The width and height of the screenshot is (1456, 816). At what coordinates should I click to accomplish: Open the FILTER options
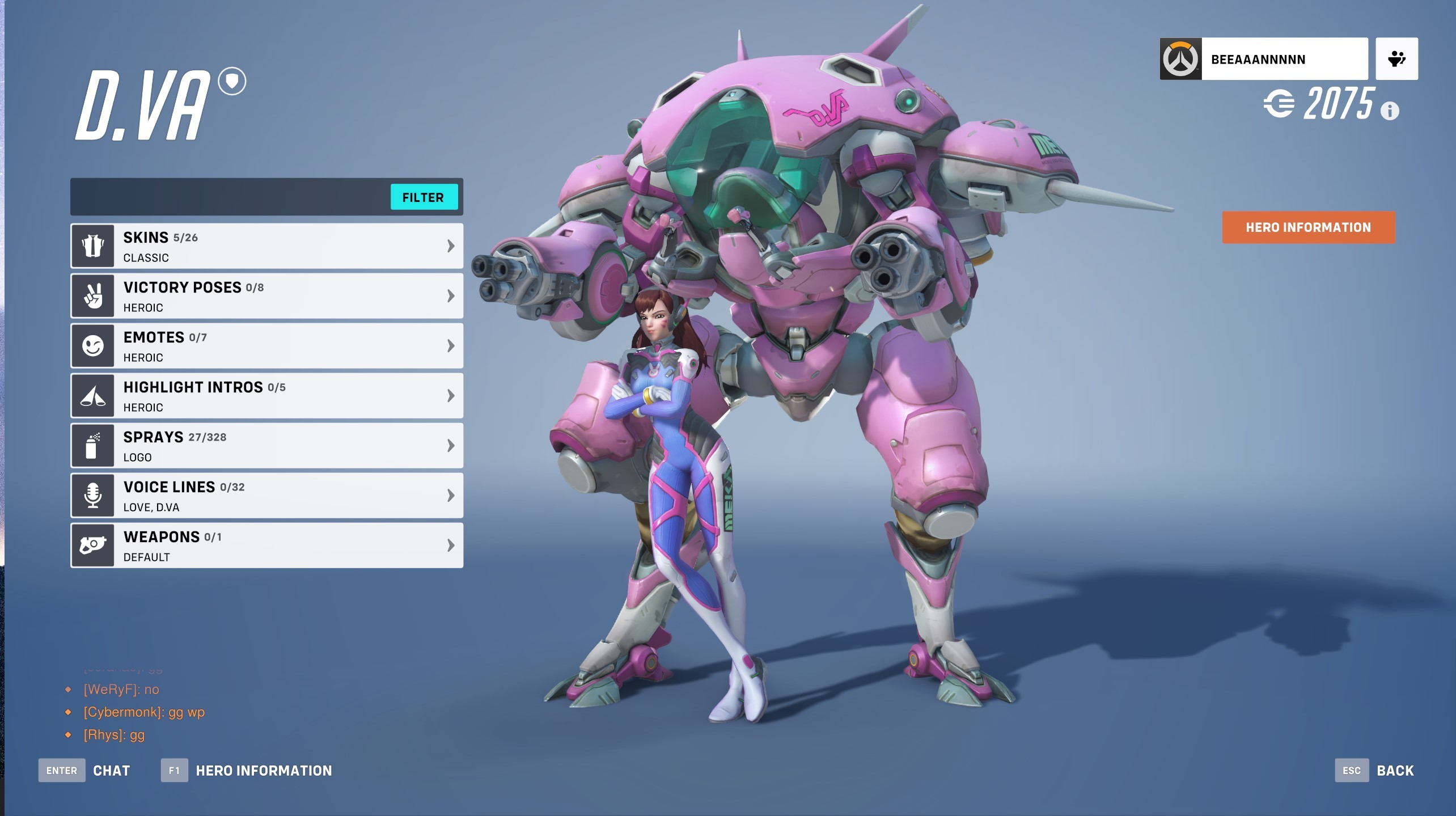click(424, 197)
